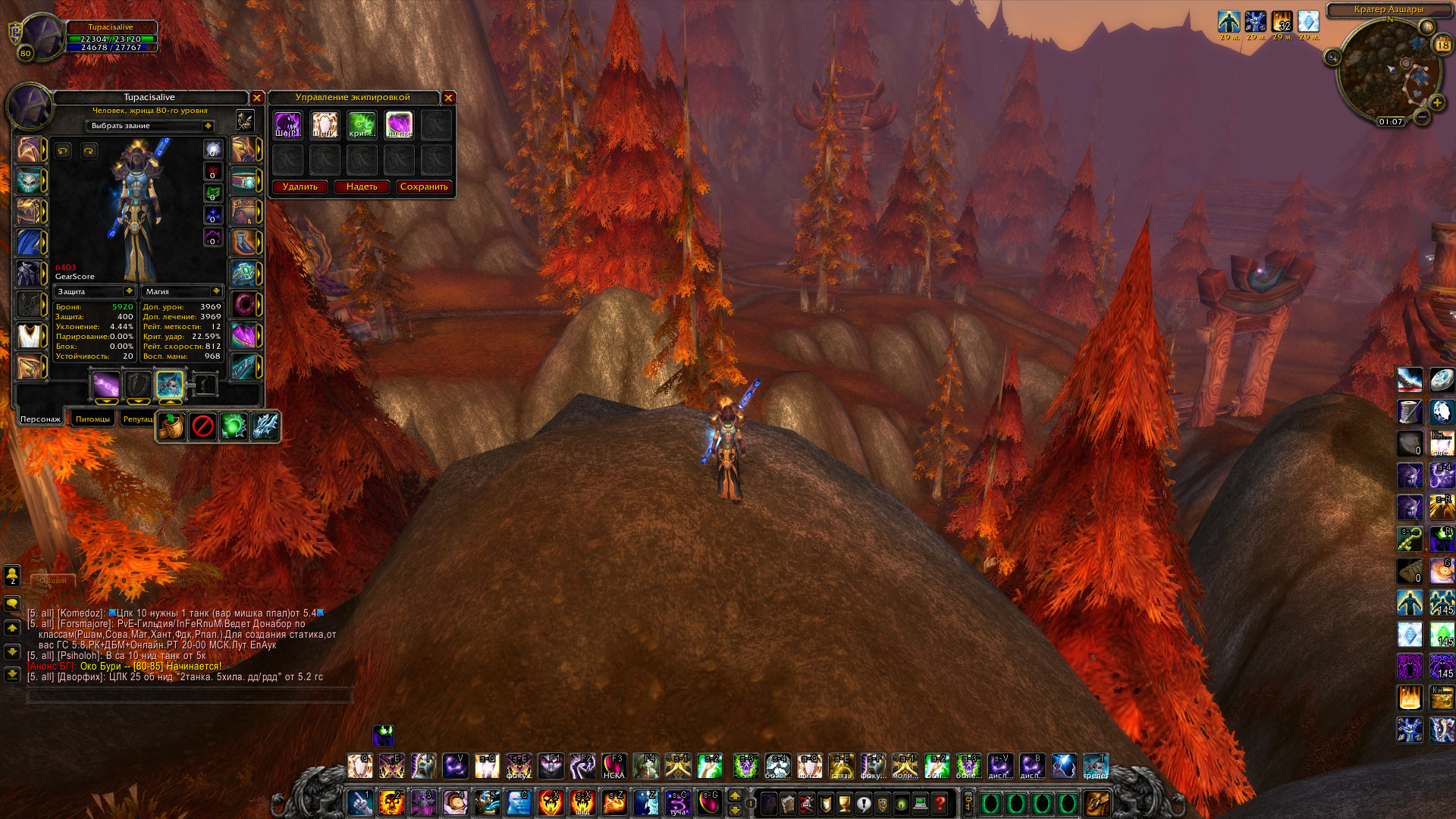Viewport: 1456px width, 819px height.
Task: Select the Персонаж tab
Action: coord(40,419)
